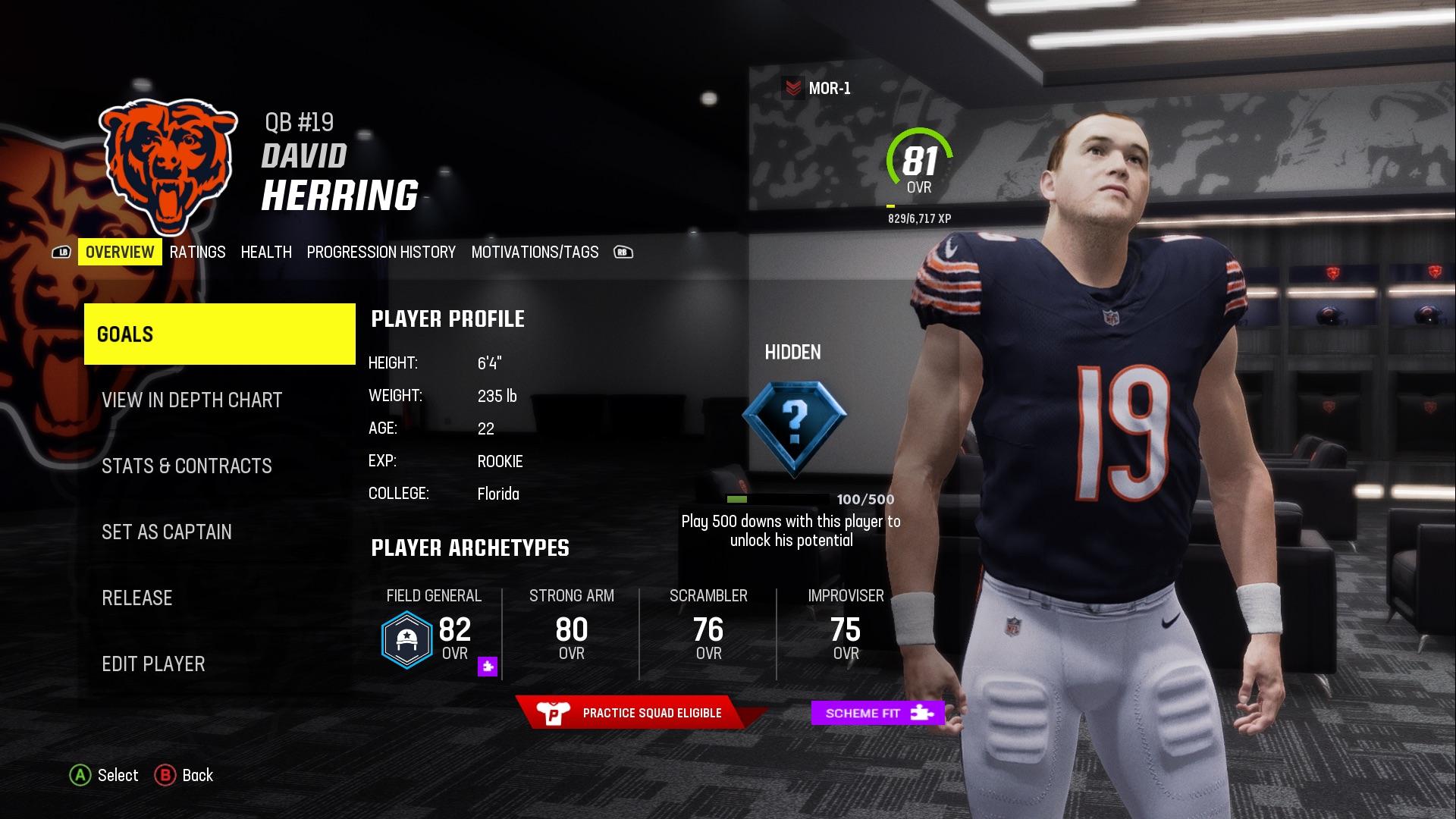Select the Goals menu entry
This screenshot has width=1456, height=819.
[x=124, y=333]
